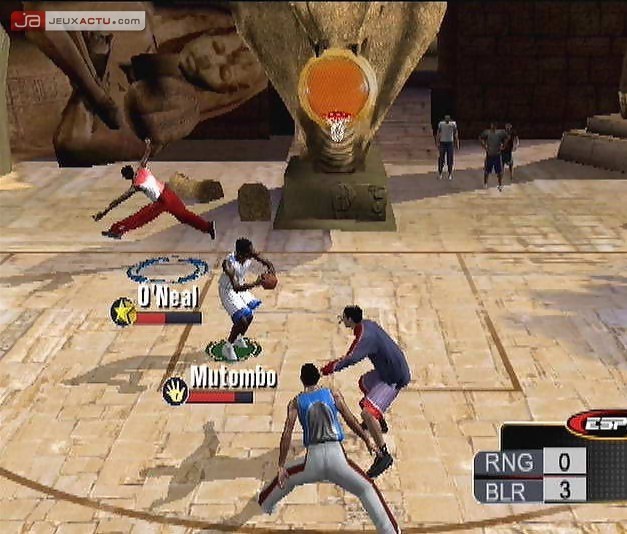Click the star icon beside O'Neal
Image resolution: width=627 pixels, height=534 pixels.
click(x=124, y=312)
